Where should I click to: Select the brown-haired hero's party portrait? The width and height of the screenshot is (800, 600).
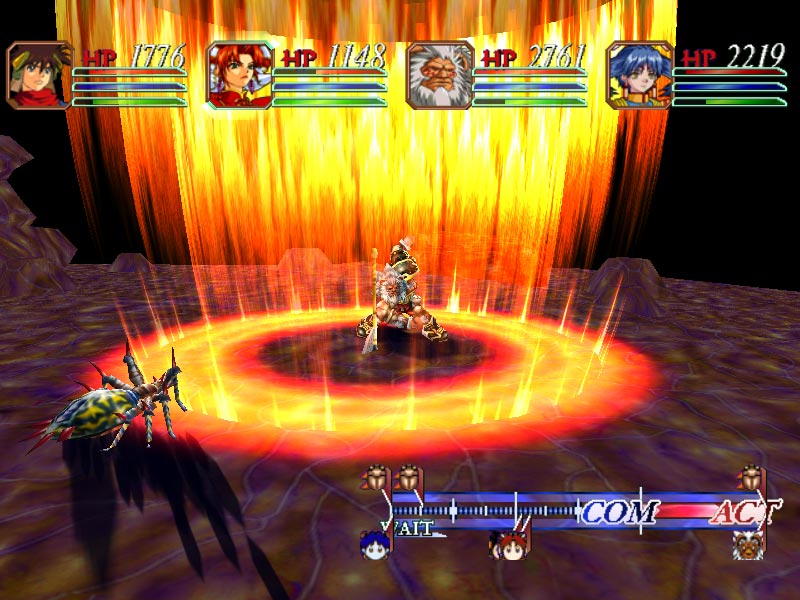pos(40,74)
